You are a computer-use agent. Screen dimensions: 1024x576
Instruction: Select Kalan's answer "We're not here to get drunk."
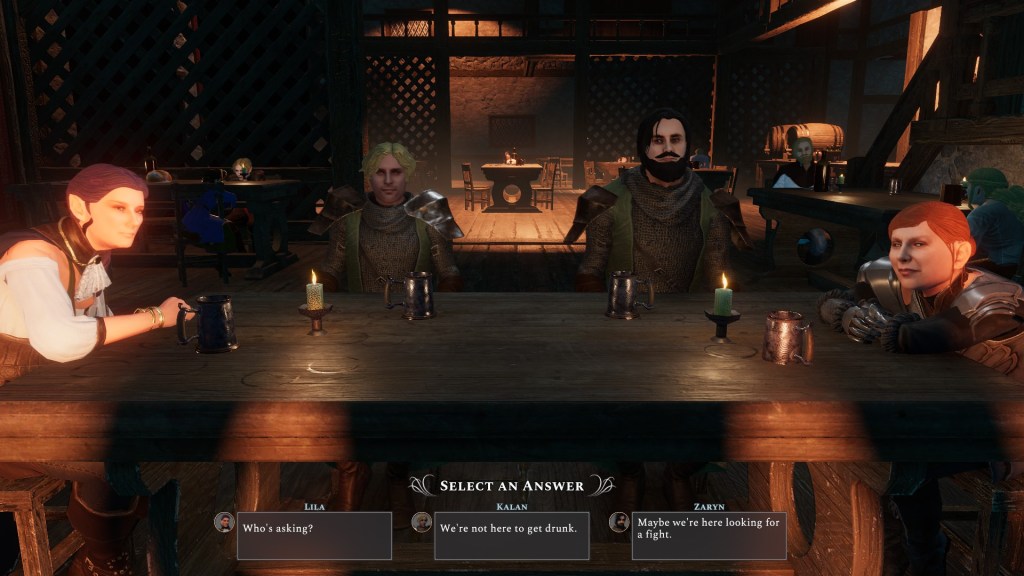511,535
